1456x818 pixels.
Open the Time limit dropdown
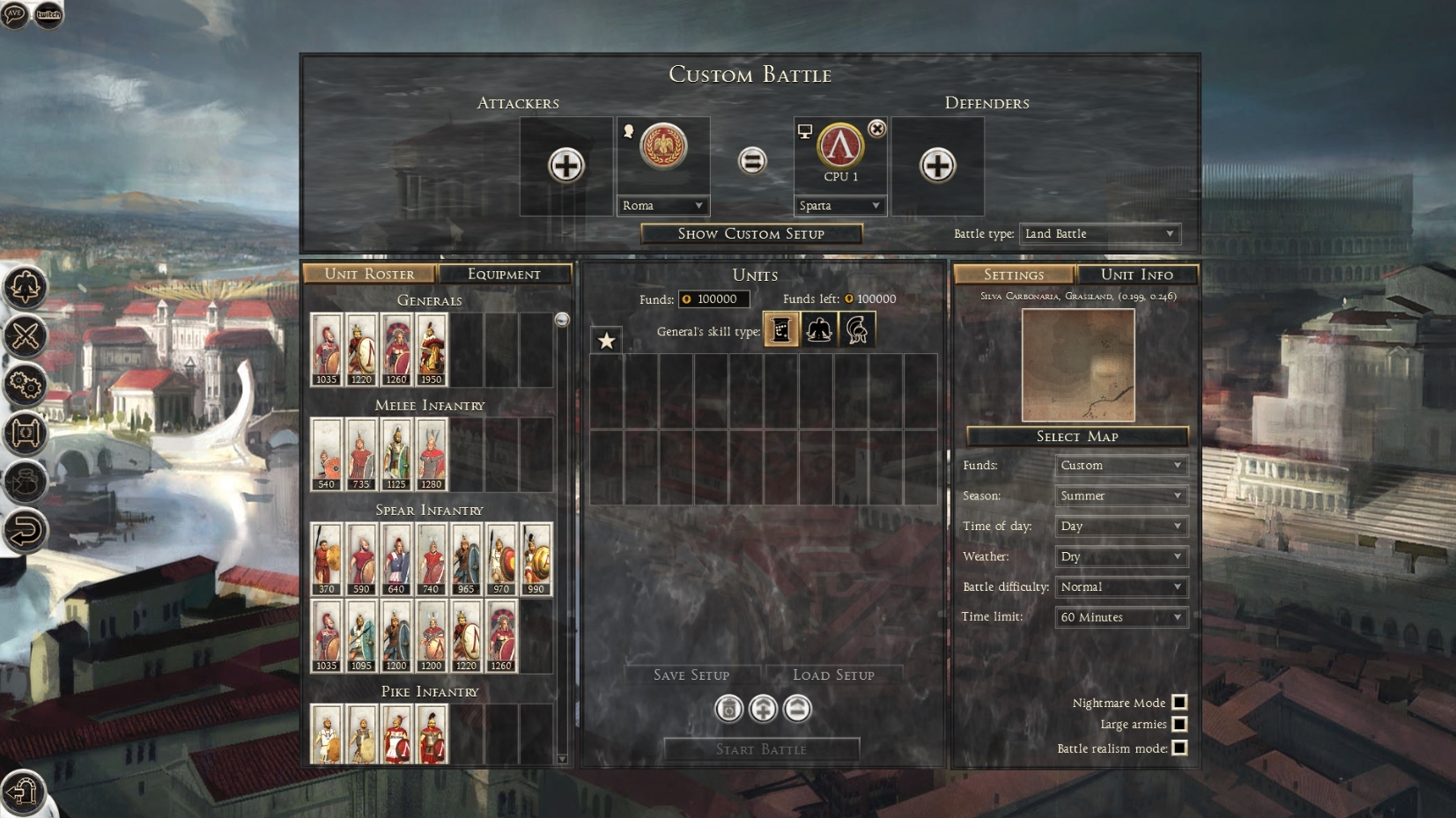[x=1120, y=617]
